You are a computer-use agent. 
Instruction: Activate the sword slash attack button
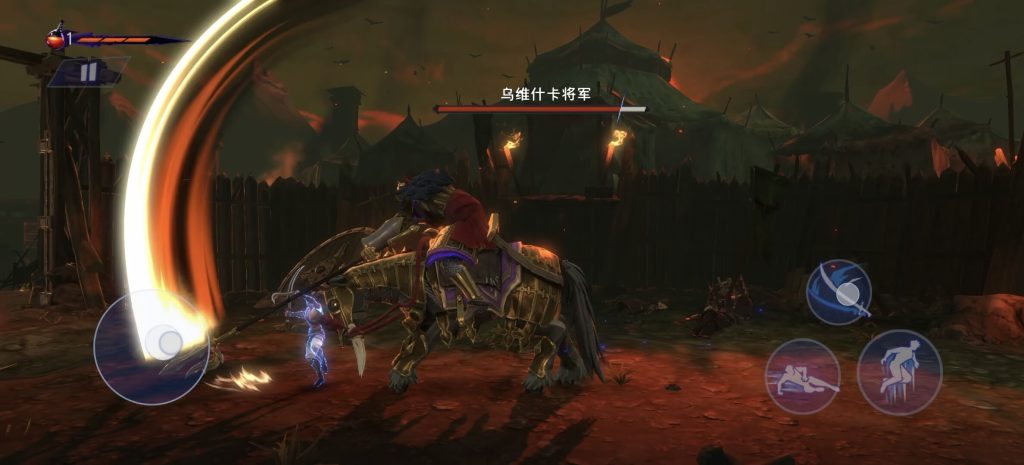point(839,292)
